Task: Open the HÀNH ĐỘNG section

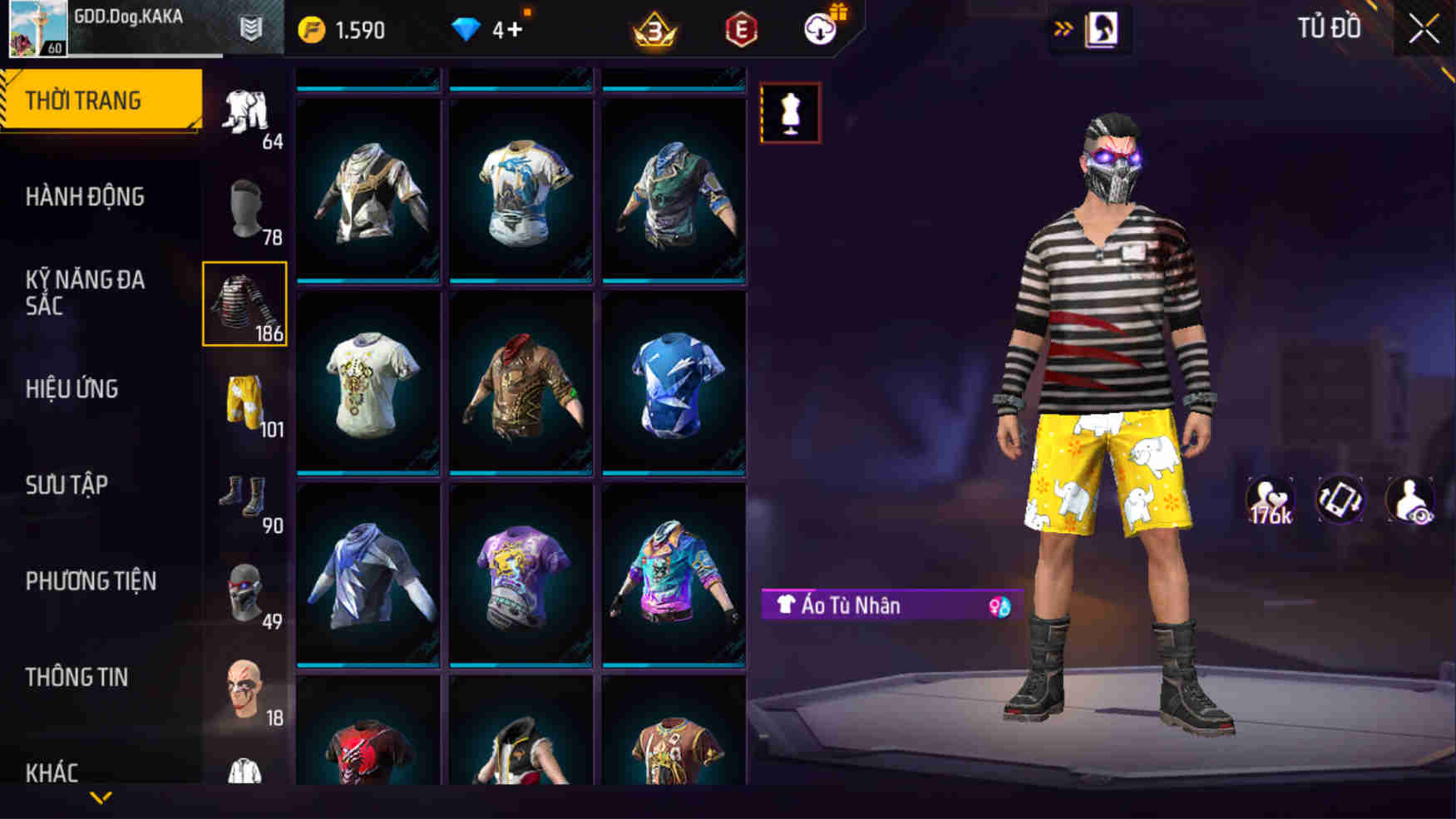Action: pos(83,196)
